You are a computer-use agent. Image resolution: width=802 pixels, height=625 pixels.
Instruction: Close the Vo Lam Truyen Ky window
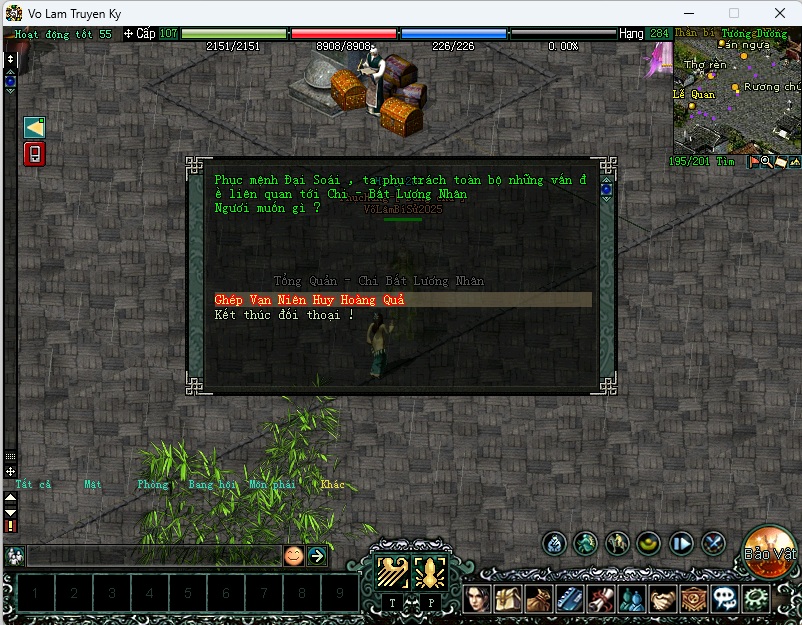[x=779, y=13]
